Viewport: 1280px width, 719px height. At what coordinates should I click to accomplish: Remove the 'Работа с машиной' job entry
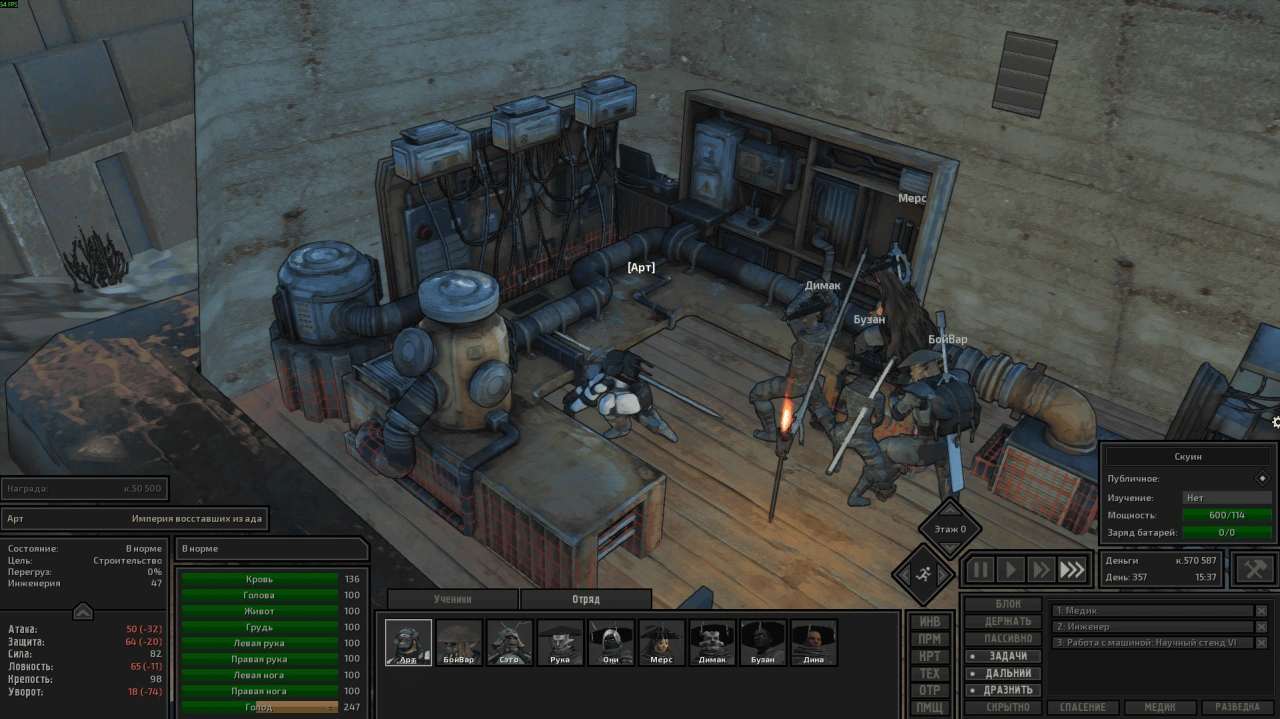(1261, 643)
